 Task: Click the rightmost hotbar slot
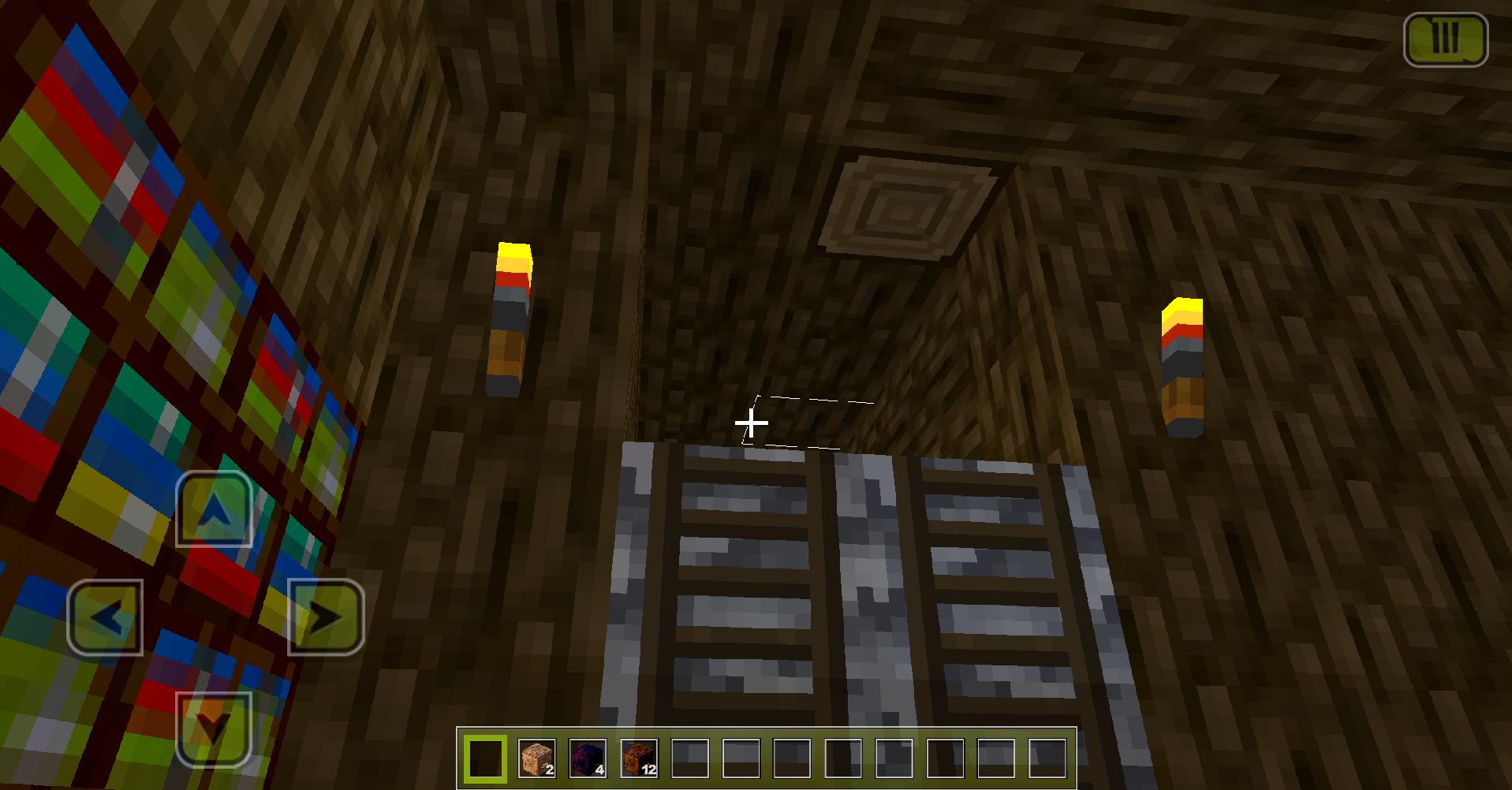click(1047, 758)
